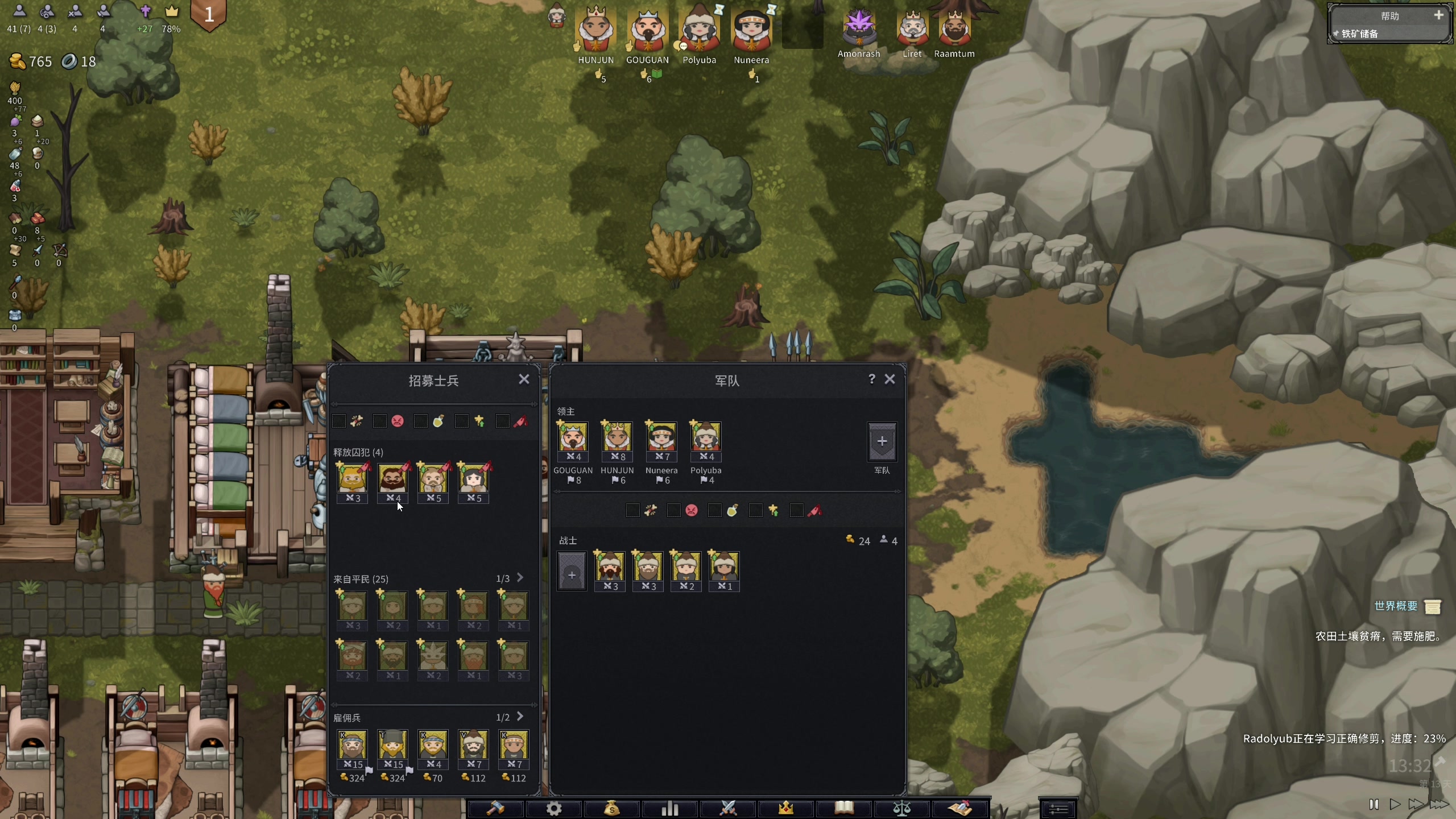Screen dimensions: 1456x819
Task: Show next page of 来自平民 recruits
Action: [520, 578]
